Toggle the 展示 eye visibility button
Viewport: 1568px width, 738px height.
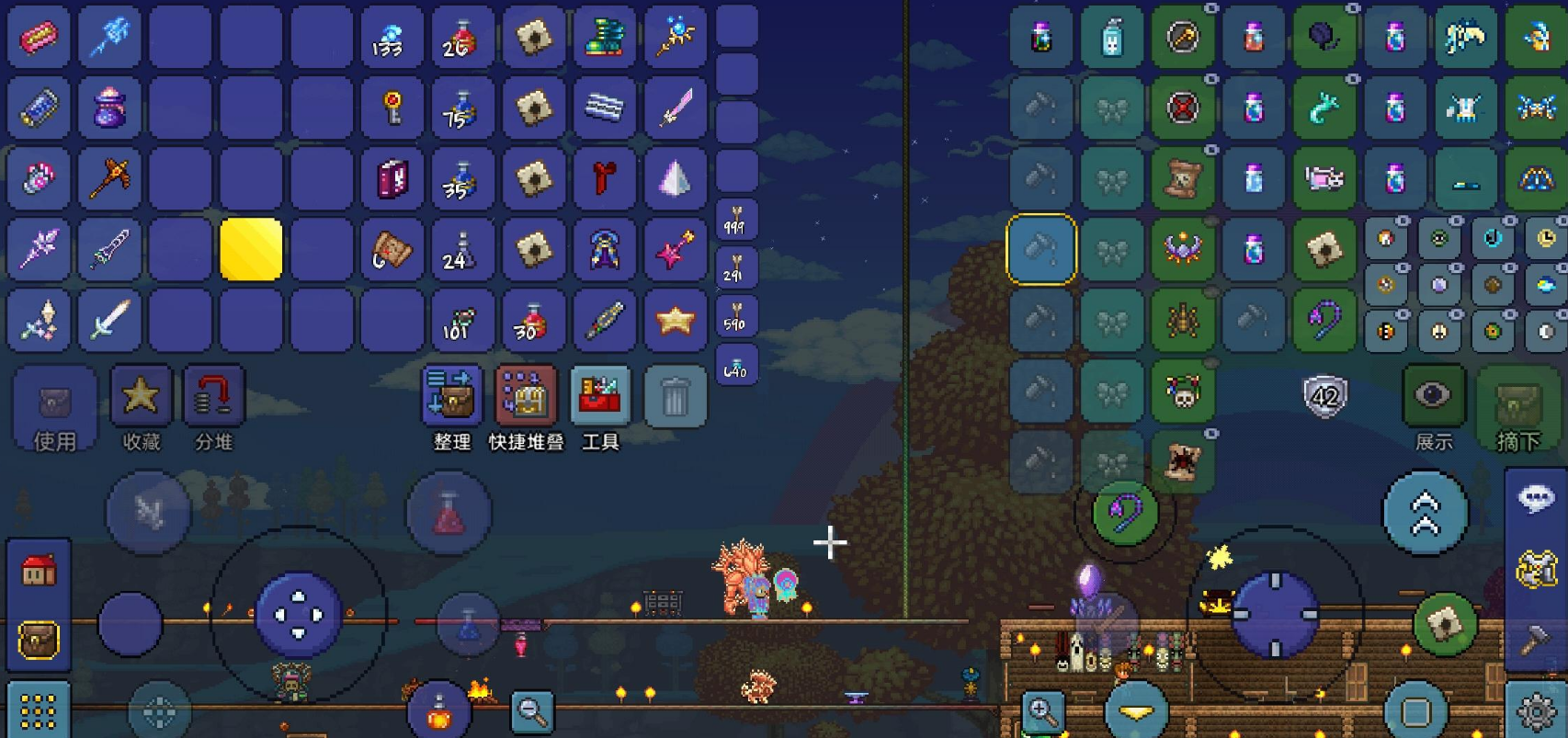click(x=1433, y=397)
